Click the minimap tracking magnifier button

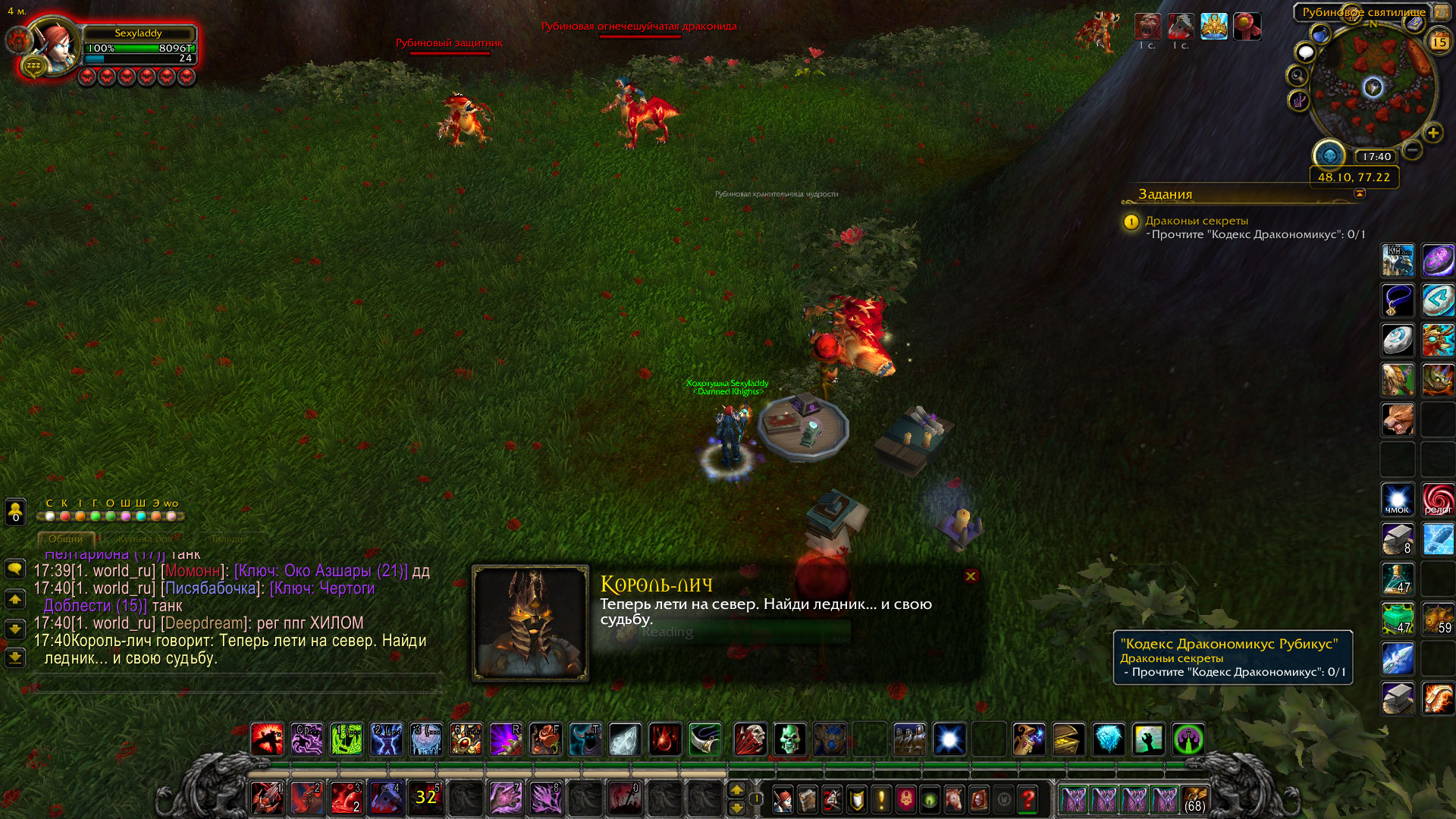click(x=1298, y=76)
